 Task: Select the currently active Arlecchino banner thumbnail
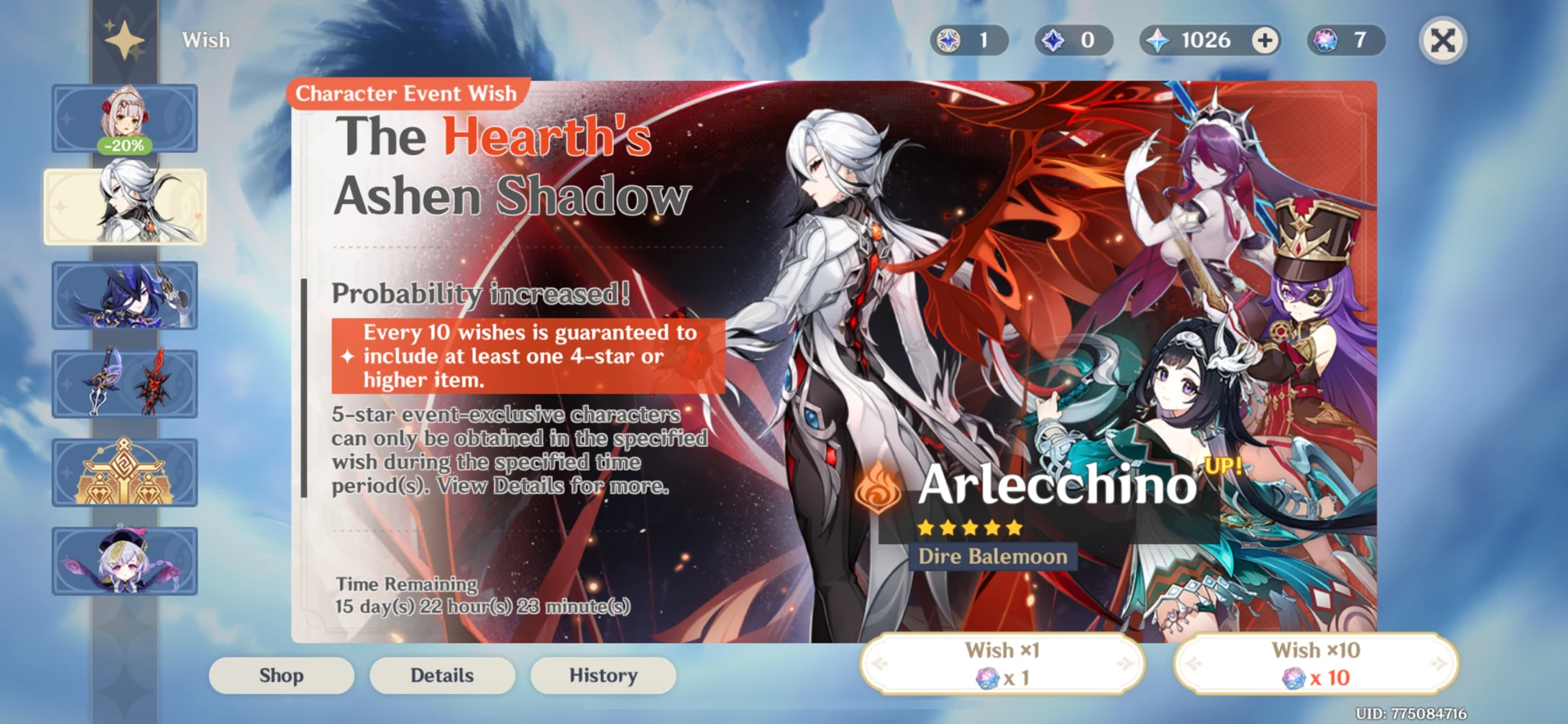pyautogui.click(x=124, y=207)
